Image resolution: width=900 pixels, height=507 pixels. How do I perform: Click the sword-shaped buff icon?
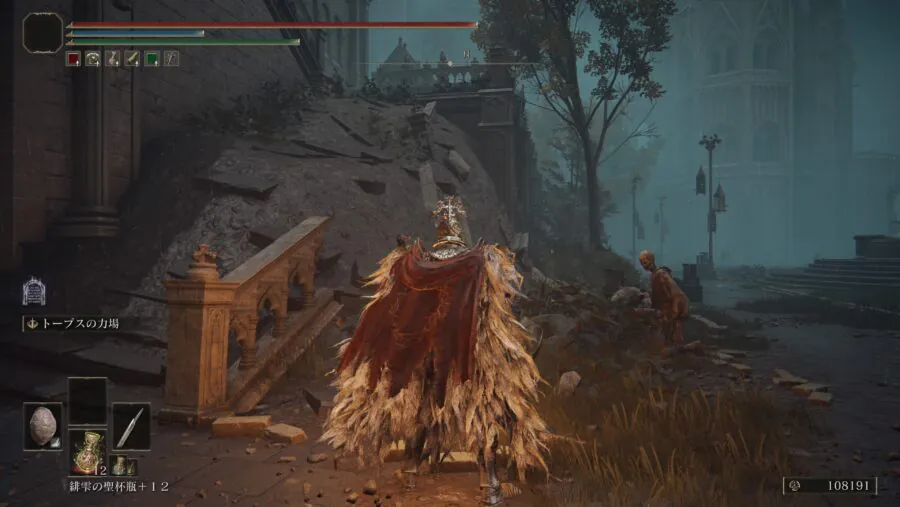132,59
